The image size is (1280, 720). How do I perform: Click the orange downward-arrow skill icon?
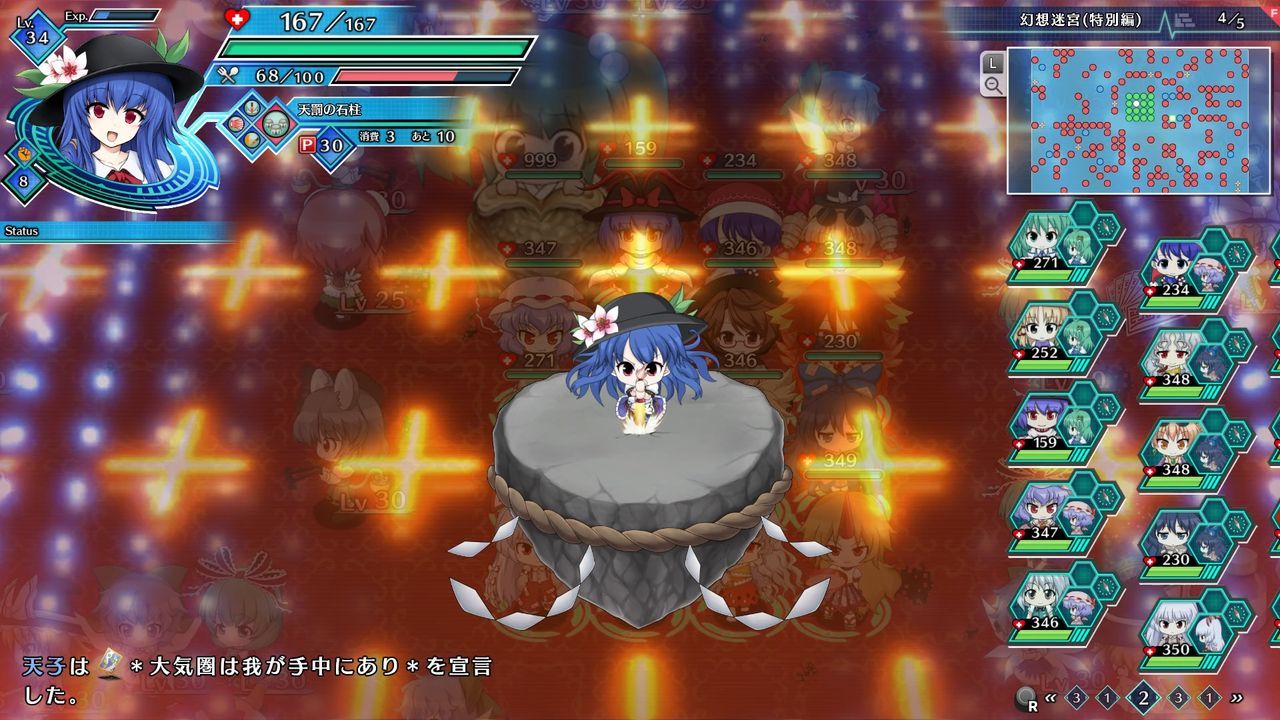(x=250, y=107)
